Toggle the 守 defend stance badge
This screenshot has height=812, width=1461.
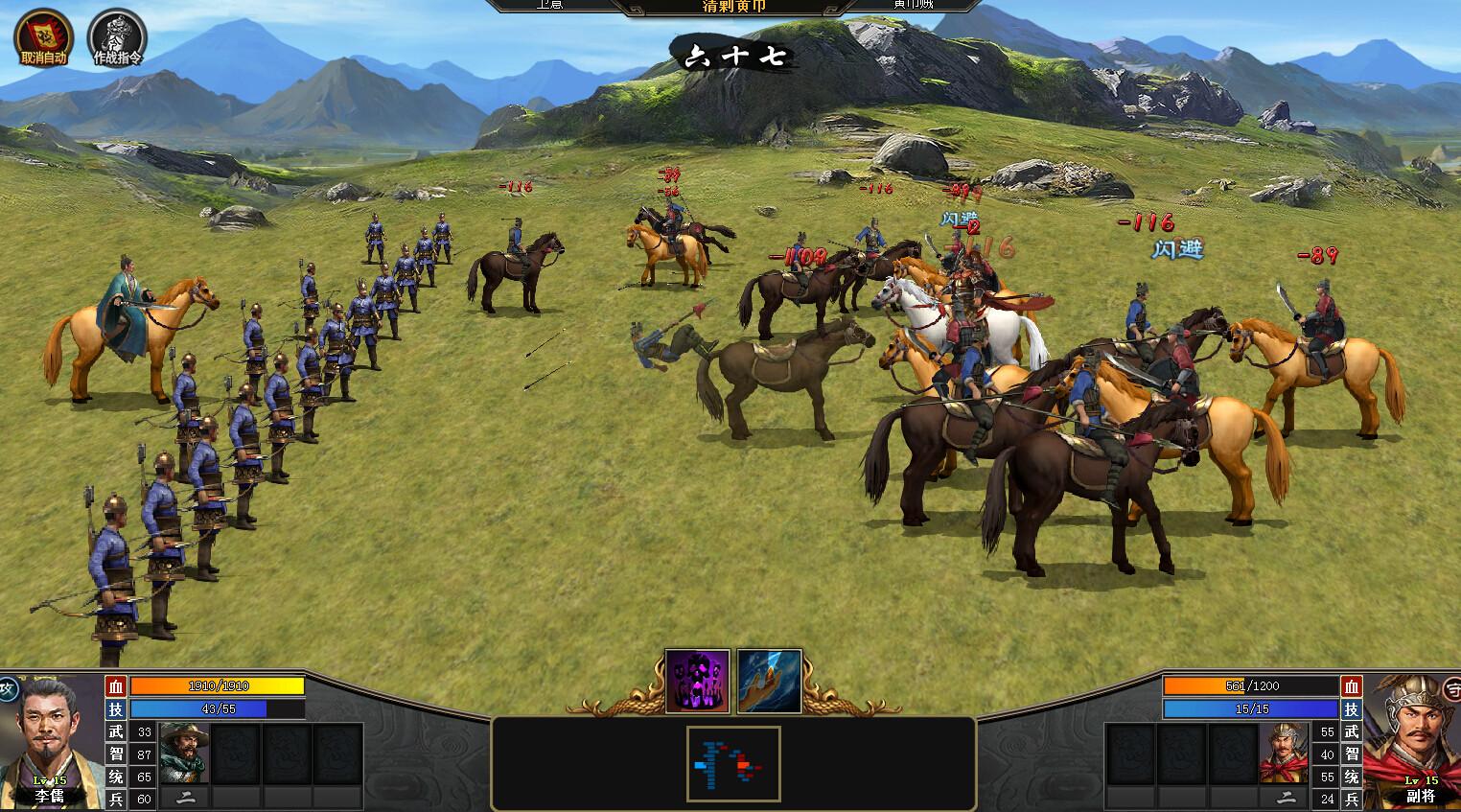(1453, 689)
